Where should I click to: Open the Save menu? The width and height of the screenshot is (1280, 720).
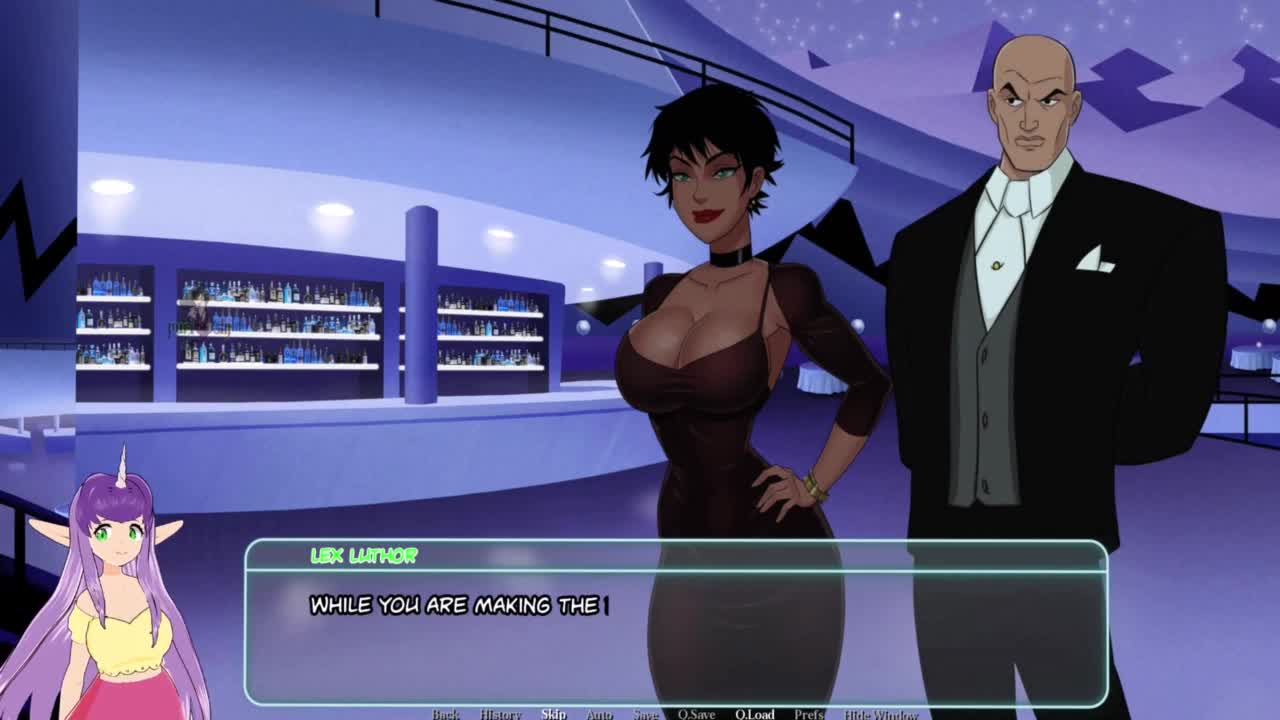click(x=646, y=714)
